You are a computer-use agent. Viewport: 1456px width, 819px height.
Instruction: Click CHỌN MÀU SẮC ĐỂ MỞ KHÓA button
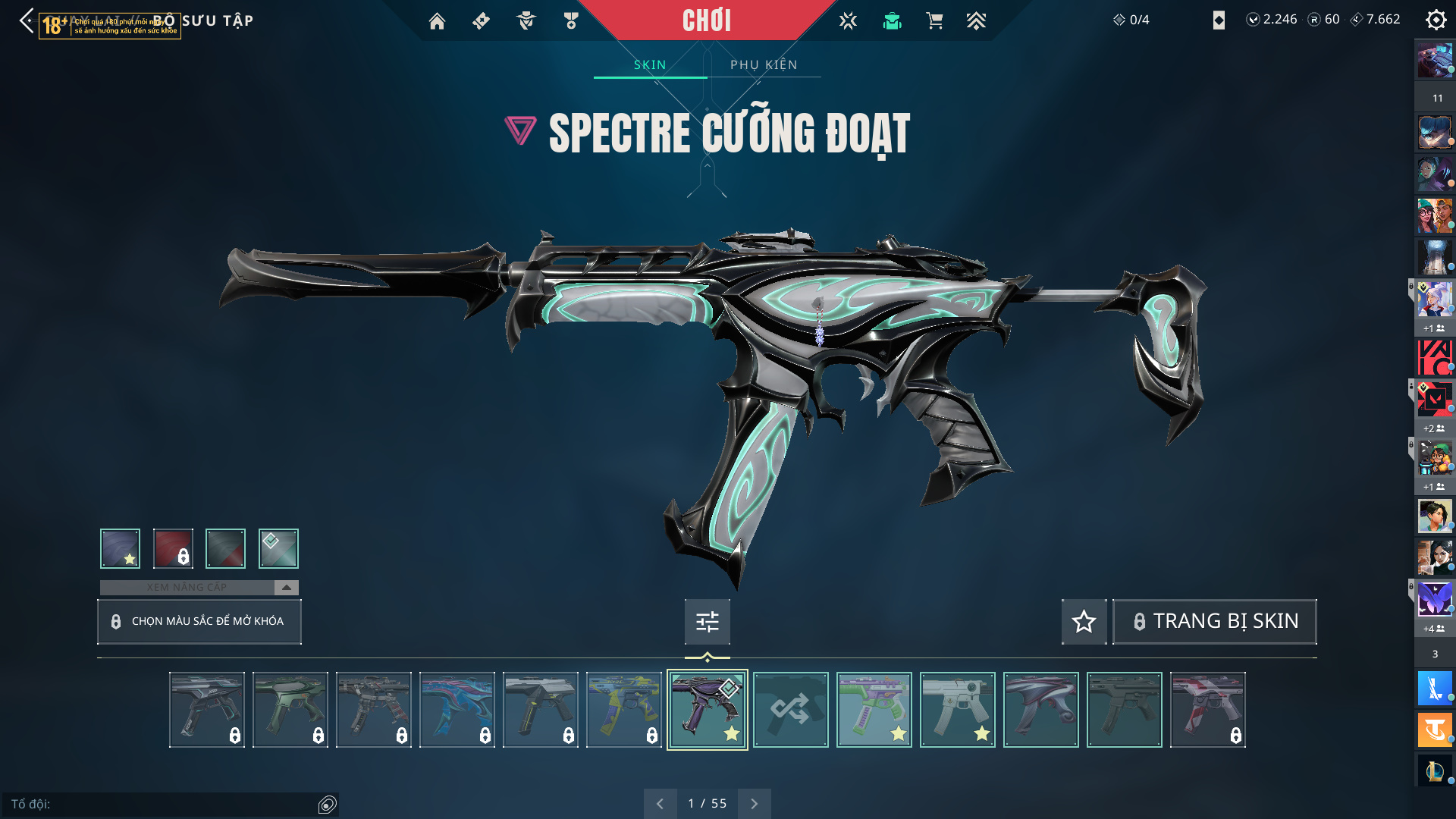point(199,622)
